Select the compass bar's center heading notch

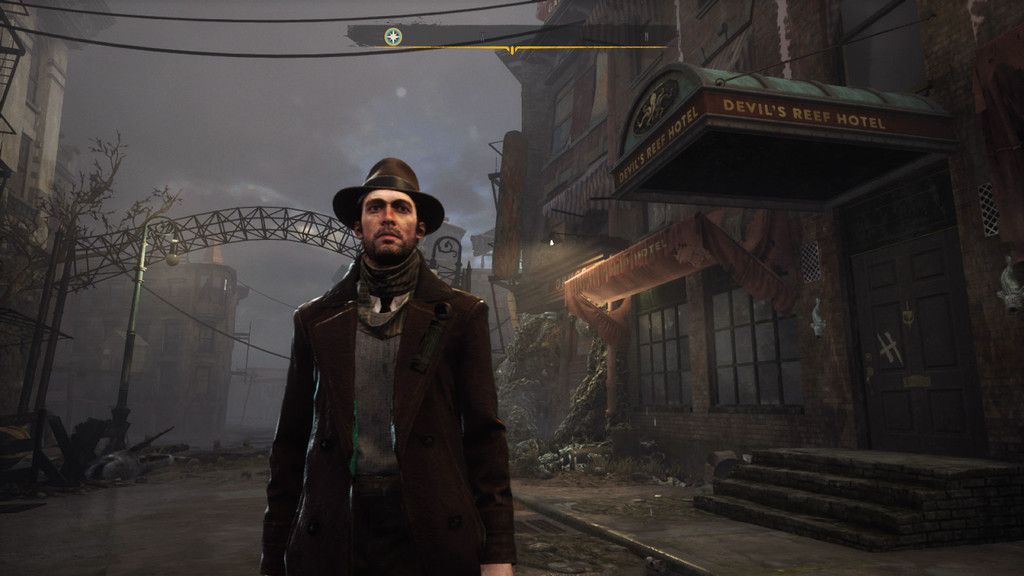point(512,49)
